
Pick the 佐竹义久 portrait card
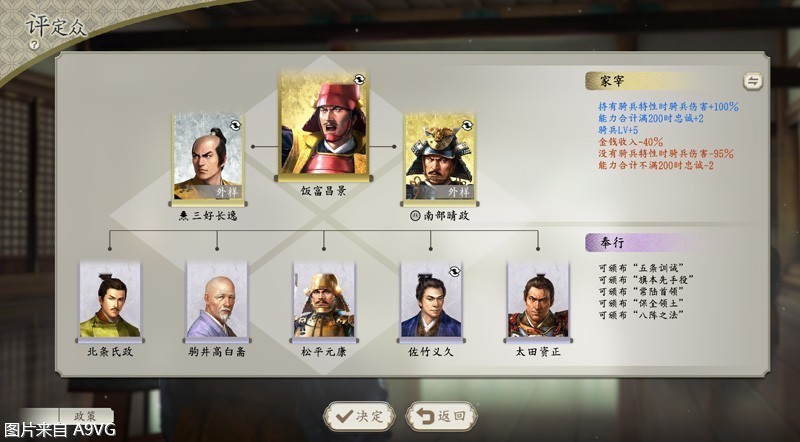pos(431,300)
